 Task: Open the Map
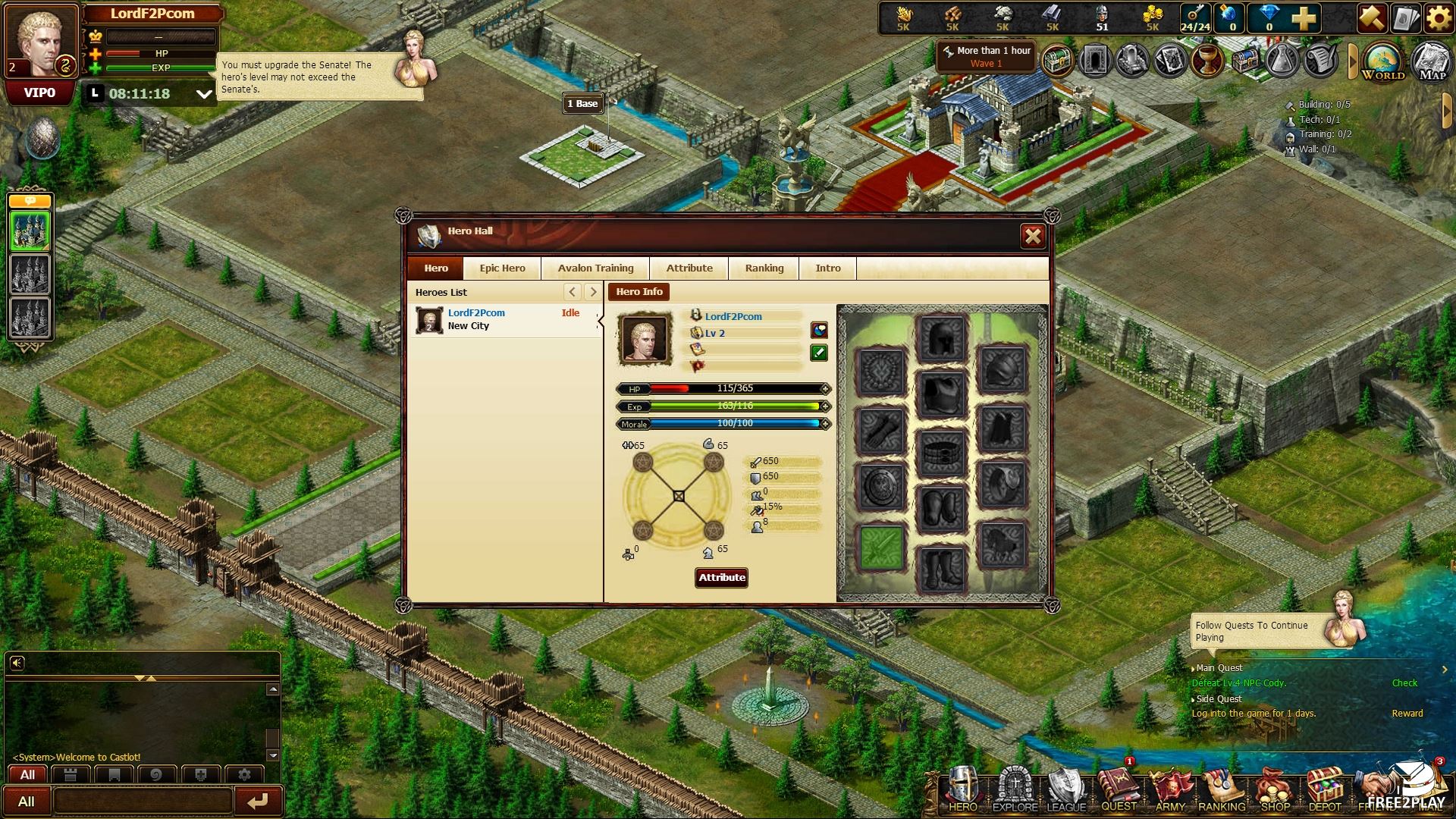tap(1432, 61)
